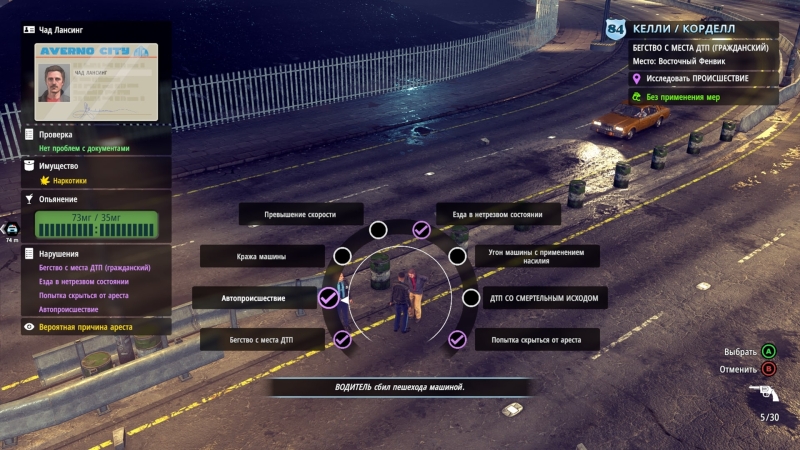Open Чад Лансинг's ID card
The width and height of the screenshot is (800, 450).
click(95, 76)
